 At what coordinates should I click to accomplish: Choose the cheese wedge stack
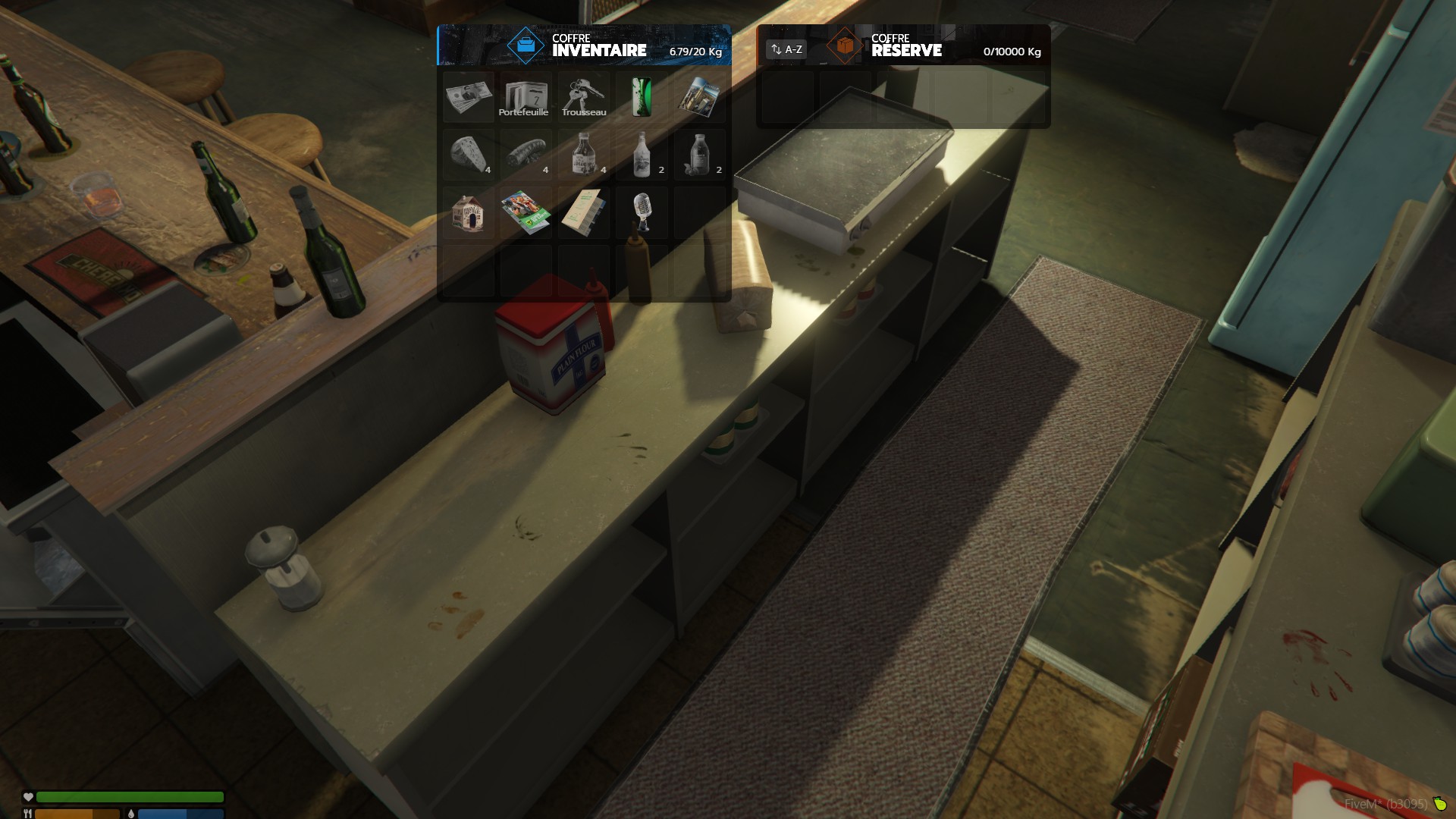tap(469, 155)
